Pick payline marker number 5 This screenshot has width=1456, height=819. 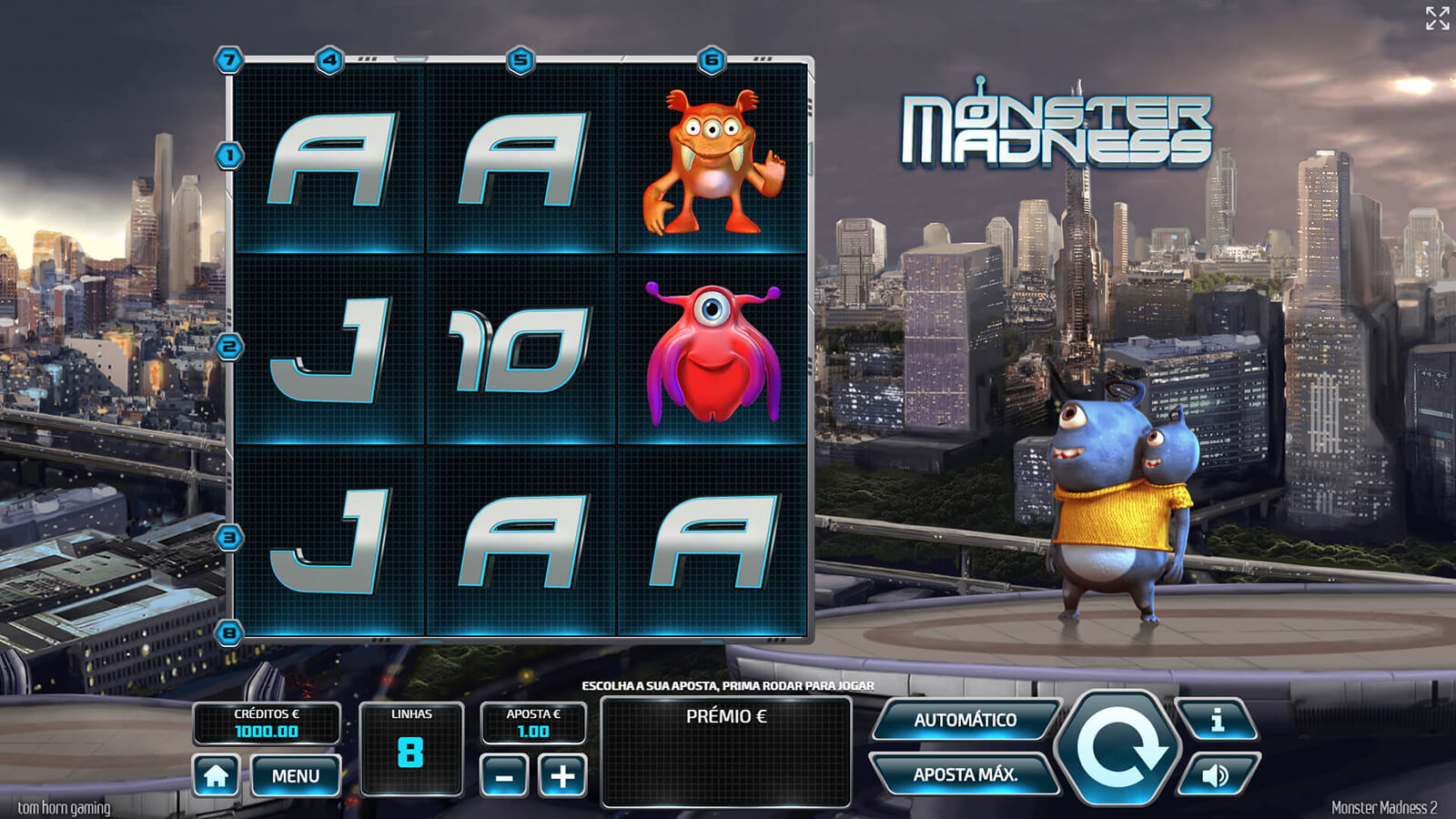521,61
